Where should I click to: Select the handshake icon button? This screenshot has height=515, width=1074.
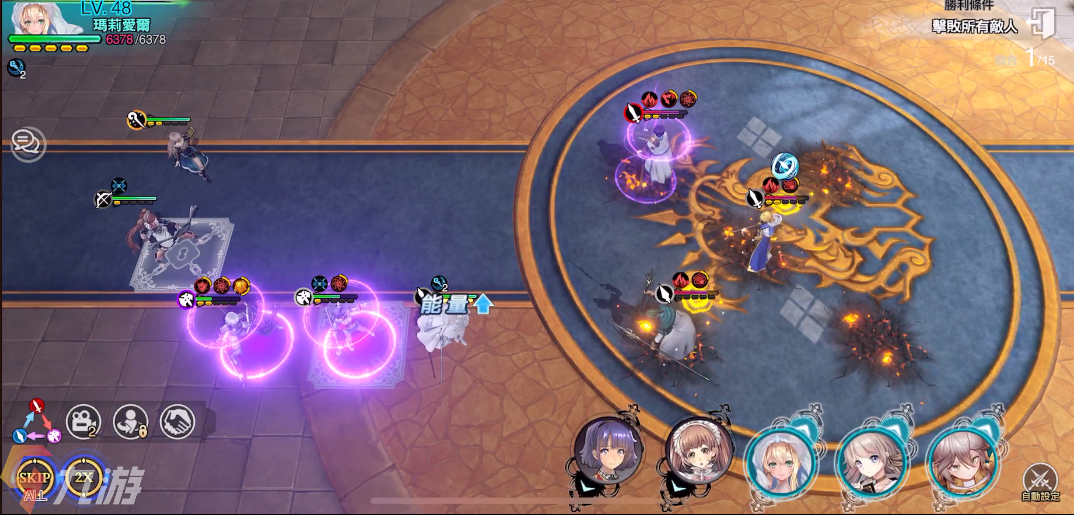[178, 422]
